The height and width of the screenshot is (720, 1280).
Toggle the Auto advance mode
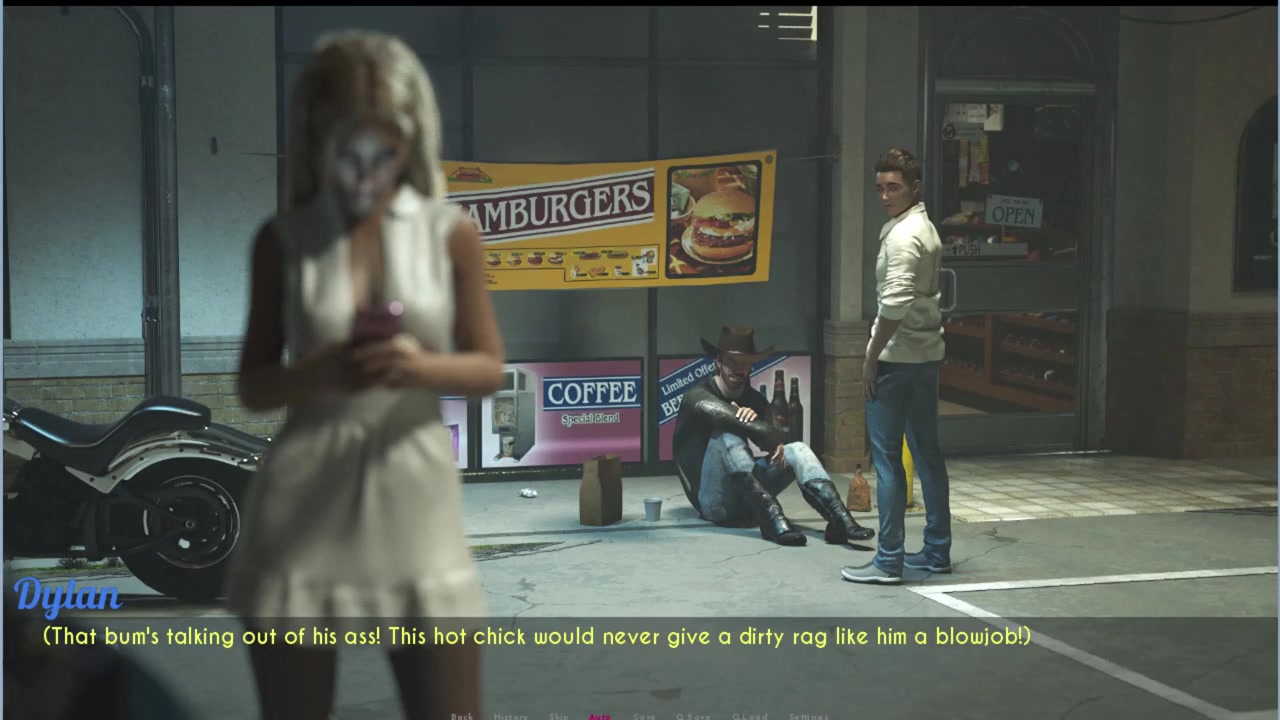coord(600,716)
